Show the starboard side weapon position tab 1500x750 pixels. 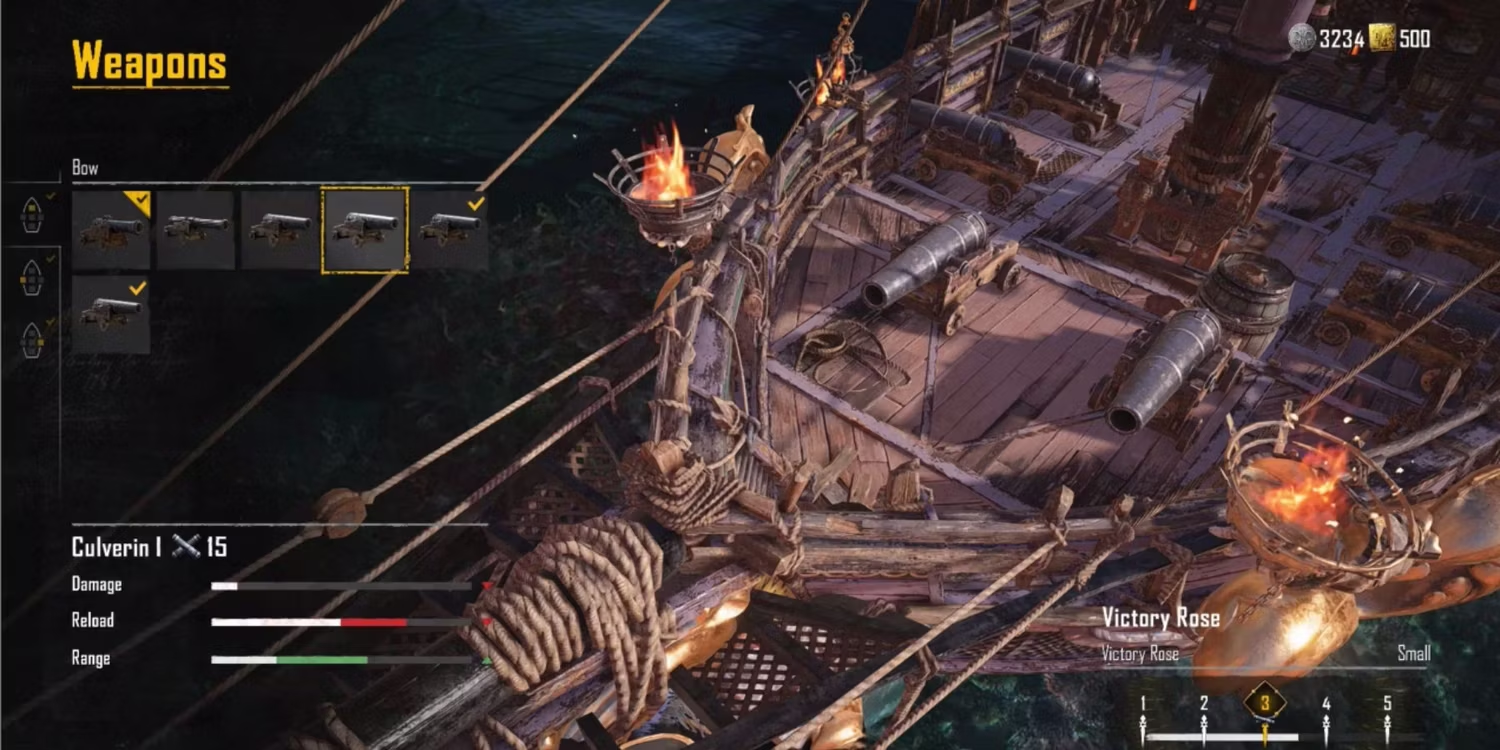(x=32, y=340)
